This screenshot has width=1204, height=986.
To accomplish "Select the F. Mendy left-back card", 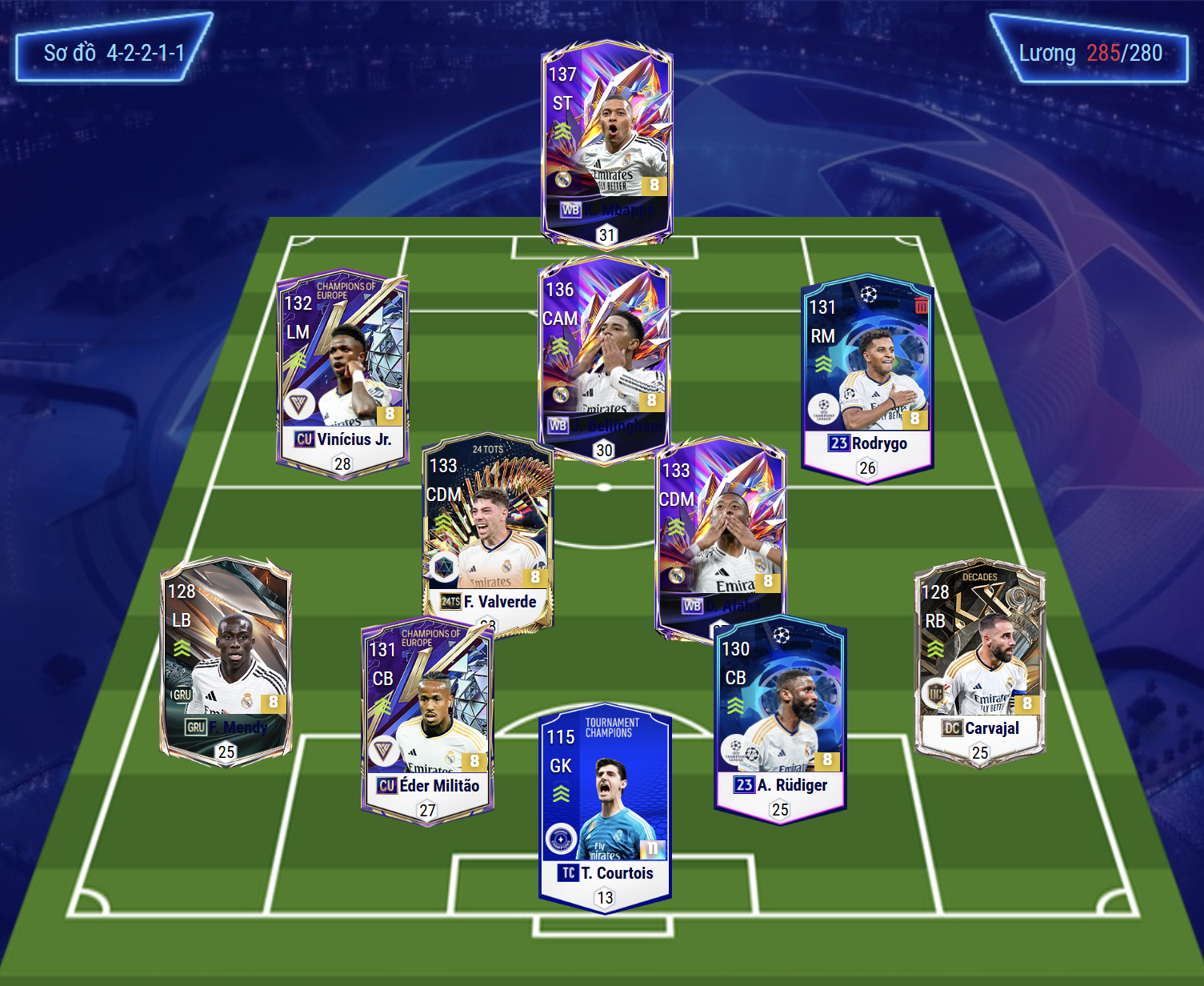I will tap(226, 660).
